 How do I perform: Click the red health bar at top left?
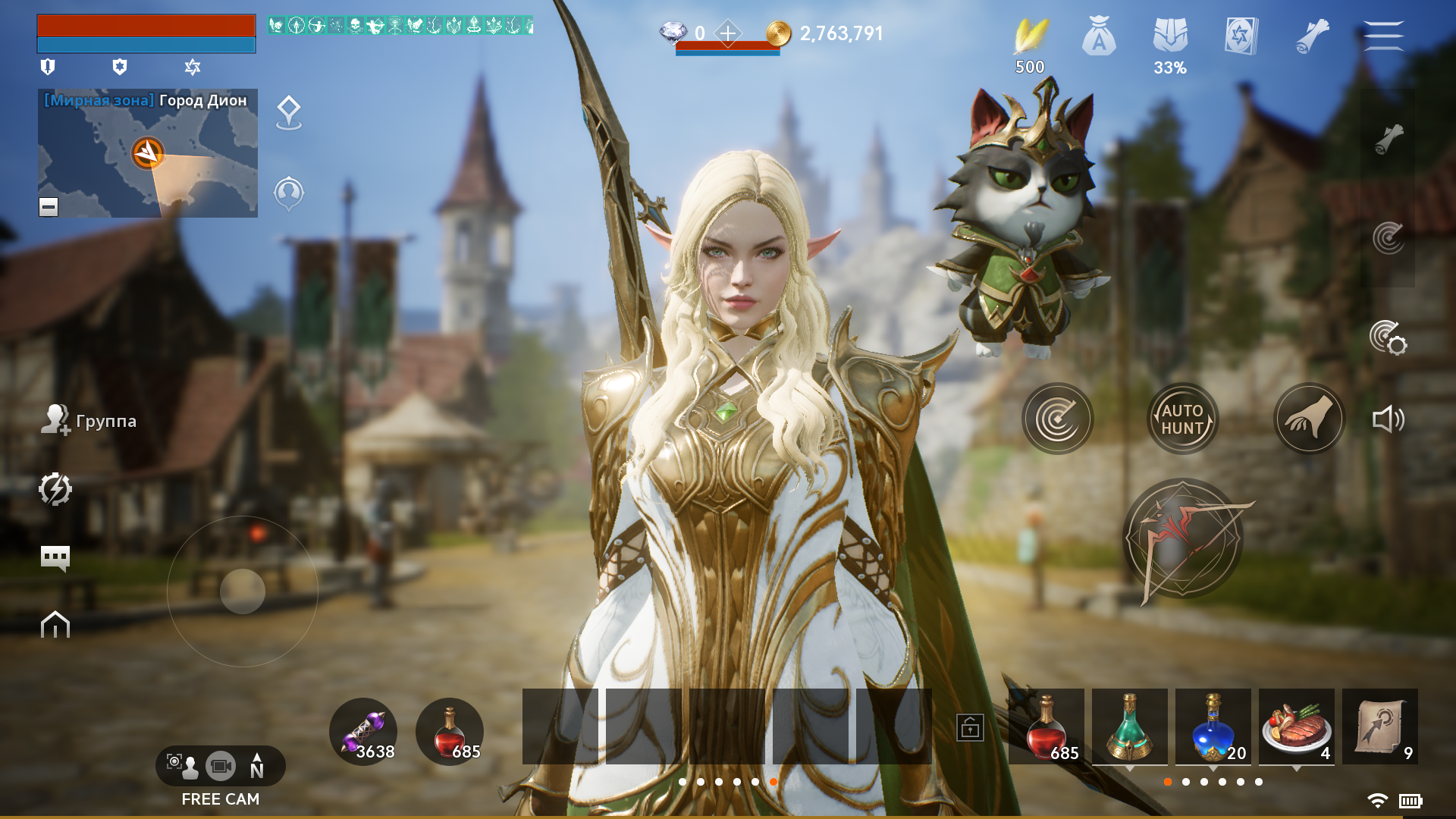point(144,27)
